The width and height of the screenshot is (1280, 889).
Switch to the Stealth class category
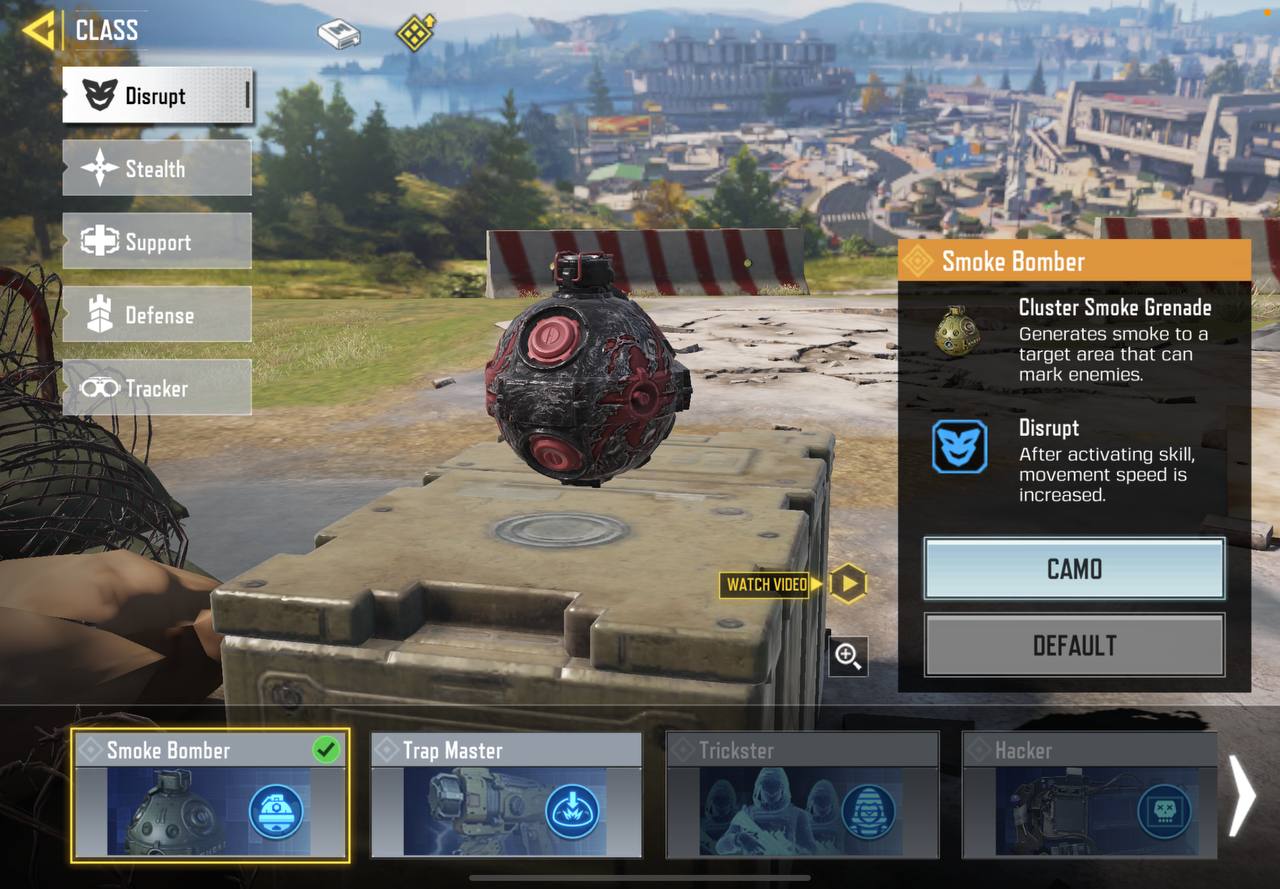pyautogui.click(x=157, y=168)
